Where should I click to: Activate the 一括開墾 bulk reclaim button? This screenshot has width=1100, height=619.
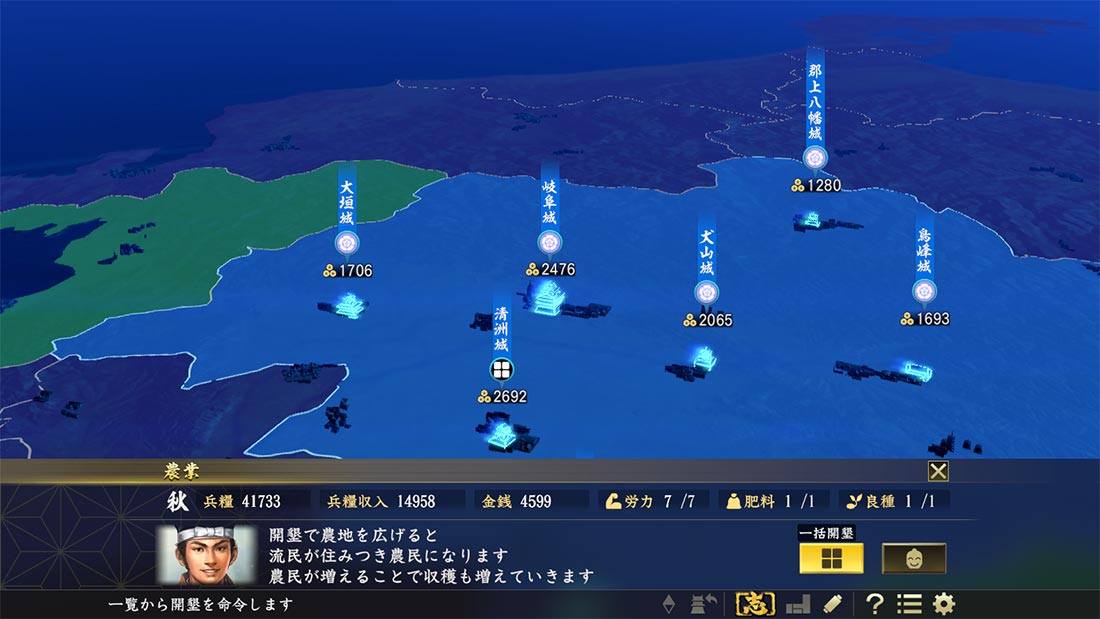click(831, 558)
